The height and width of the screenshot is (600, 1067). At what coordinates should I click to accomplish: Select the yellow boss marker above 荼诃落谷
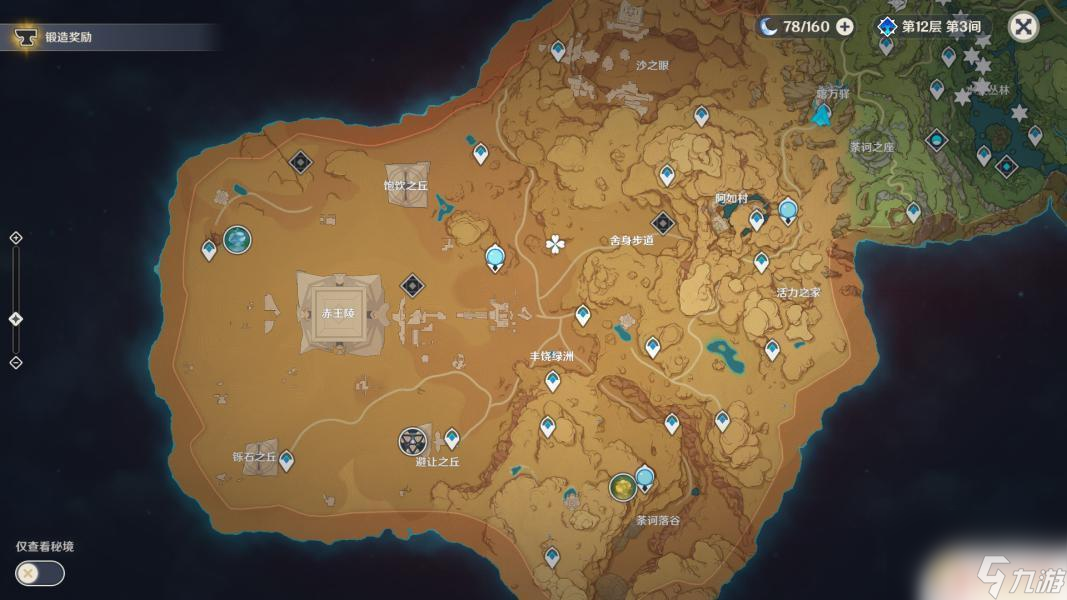(622, 487)
